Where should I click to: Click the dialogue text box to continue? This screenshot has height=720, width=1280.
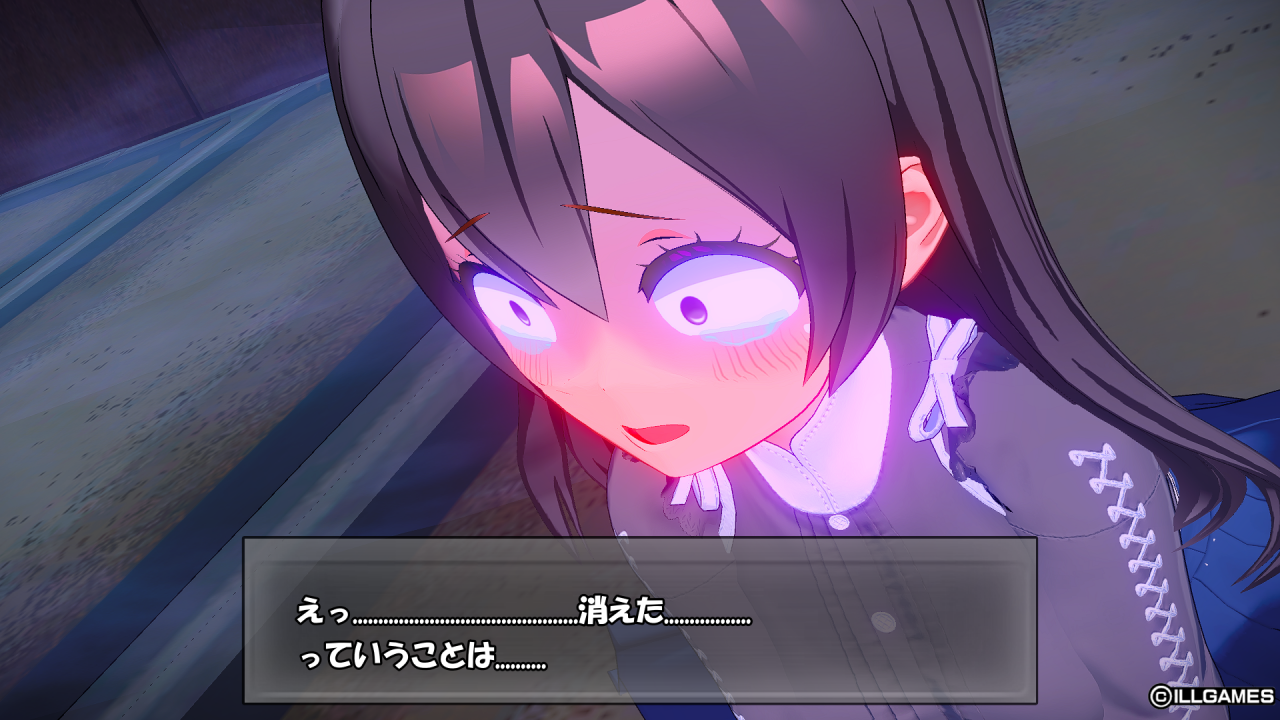640,620
